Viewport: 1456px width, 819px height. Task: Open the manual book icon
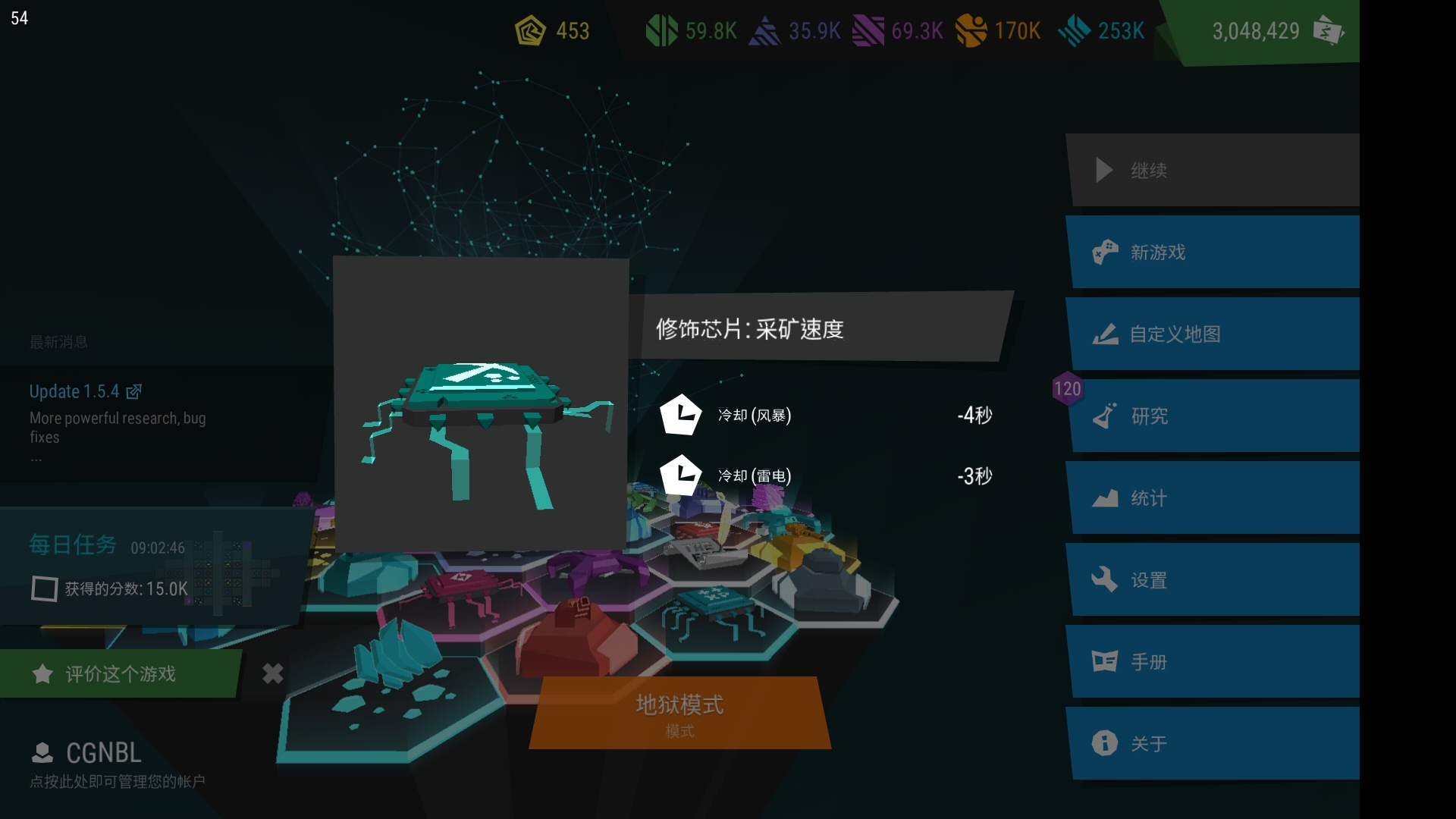pyautogui.click(x=1106, y=661)
